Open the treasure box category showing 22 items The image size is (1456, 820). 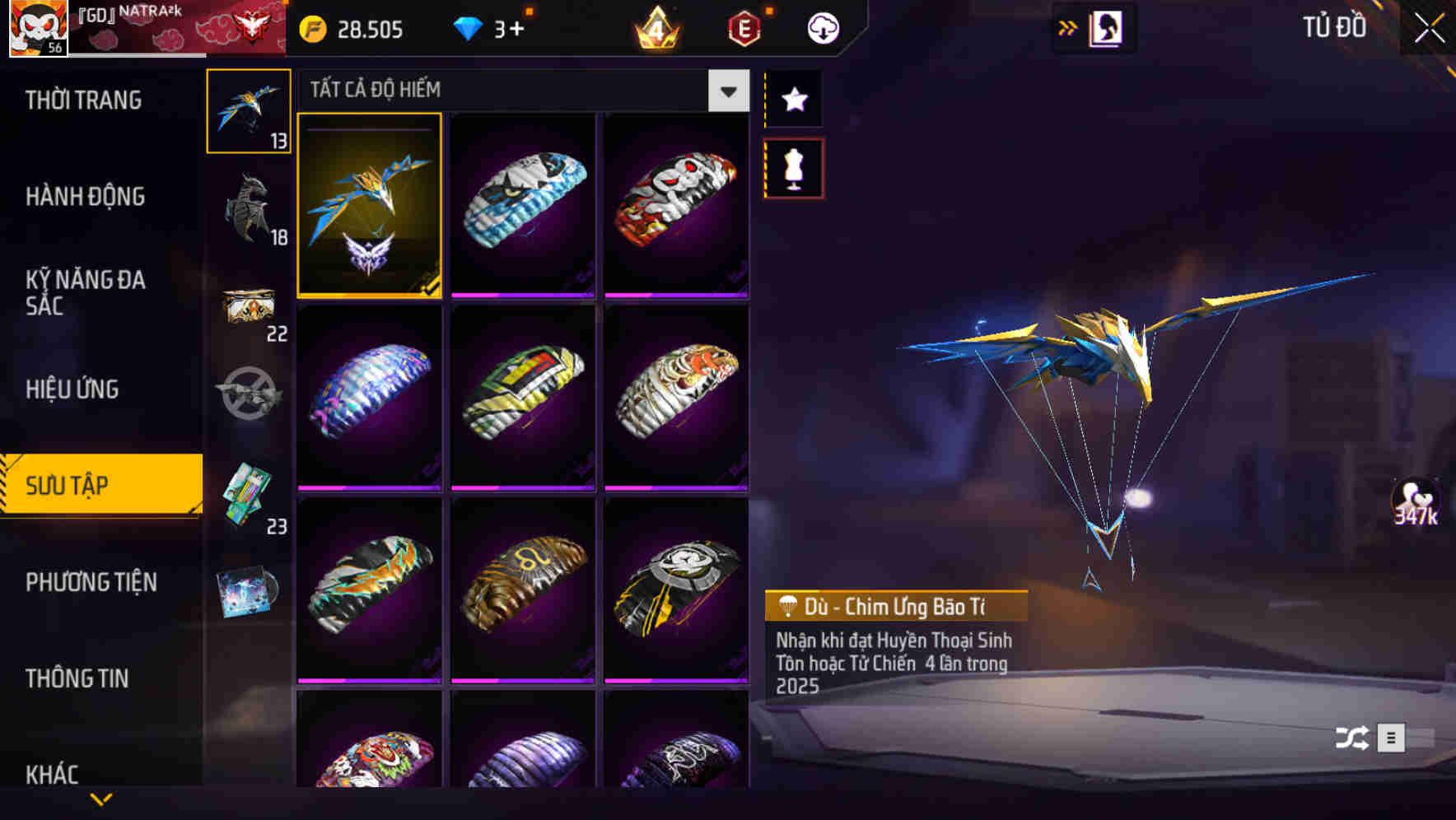tap(250, 305)
